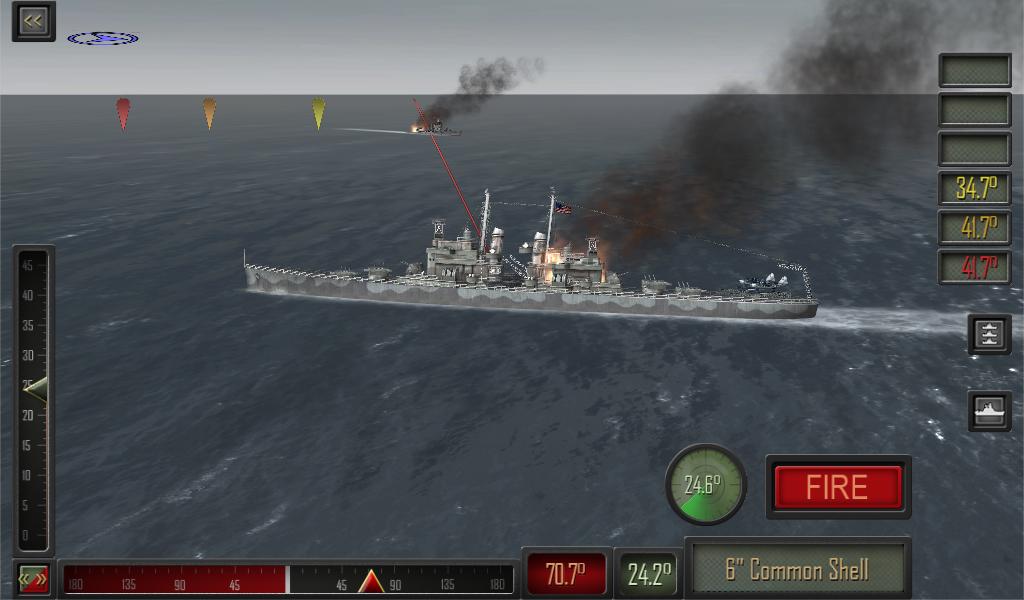This screenshot has width=1024, height=600.
Task: Select the red target marker
Action: pos(123,112)
